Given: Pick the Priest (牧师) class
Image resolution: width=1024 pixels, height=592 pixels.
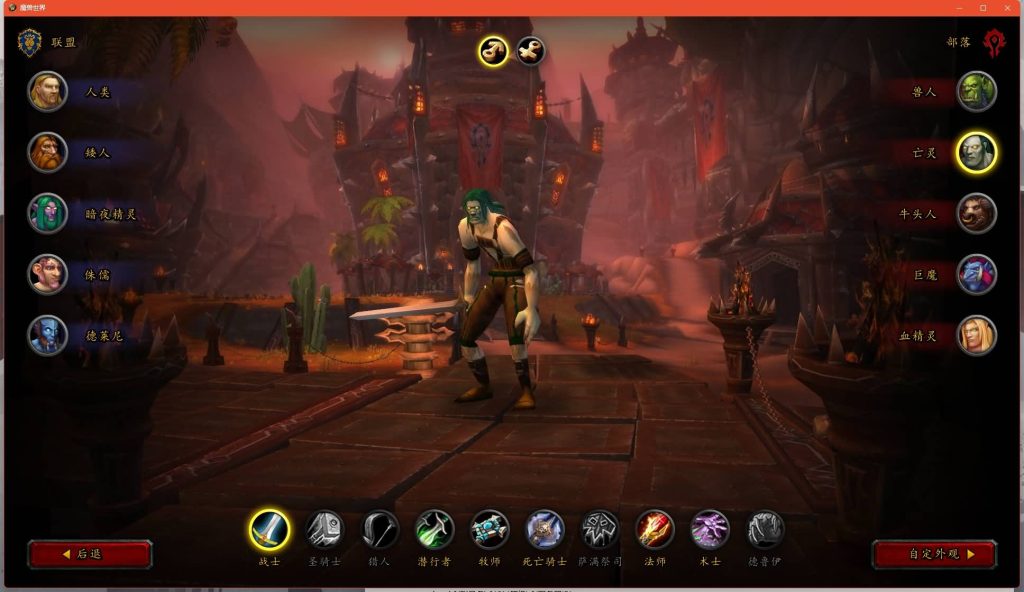Looking at the screenshot, I should pyautogui.click(x=490, y=529).
